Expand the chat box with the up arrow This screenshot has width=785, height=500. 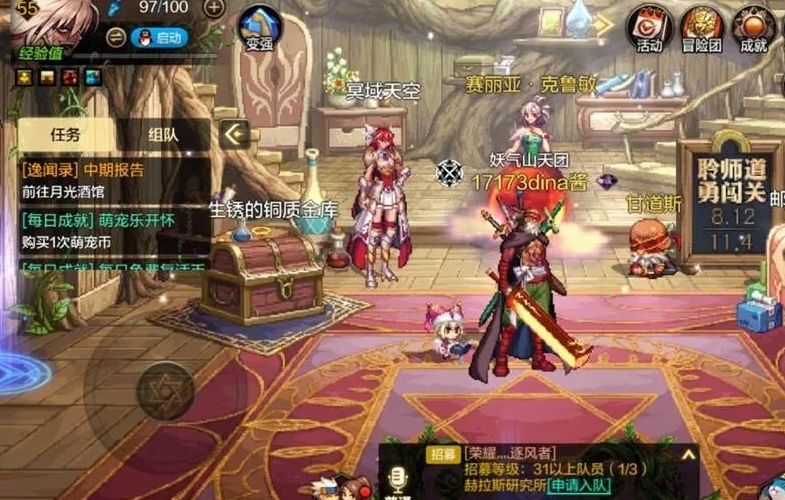[688, 453]
